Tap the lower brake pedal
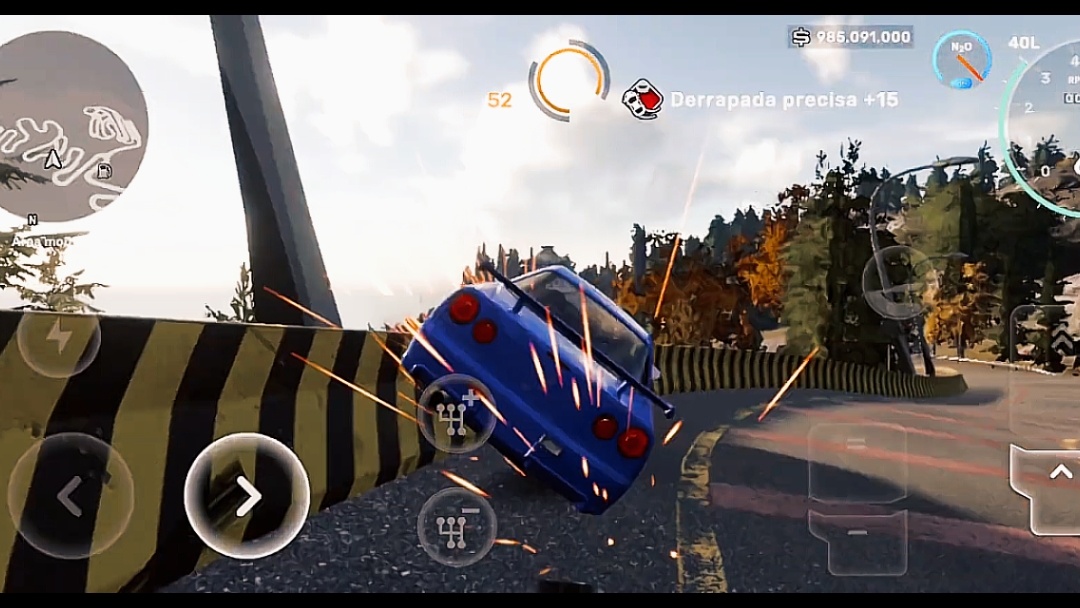The height and width of the screenshot is (608, 1080). click(857, 542)
